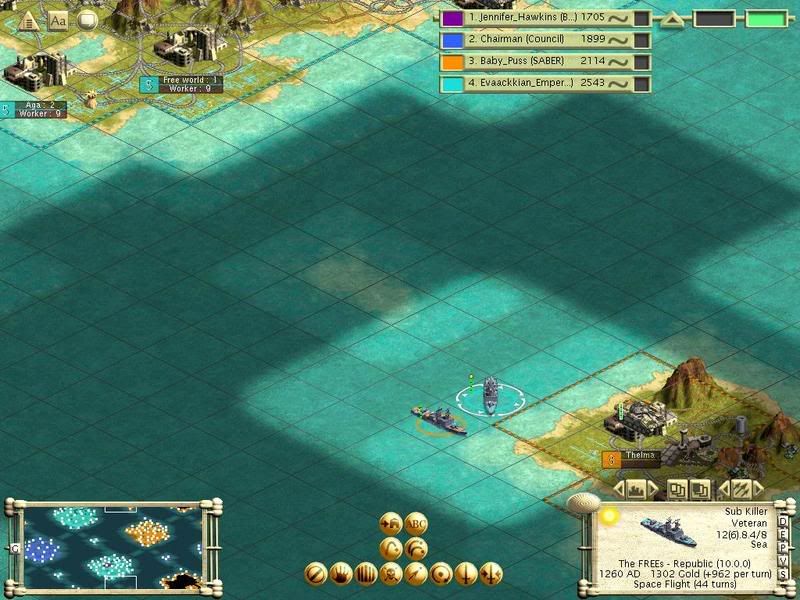The width and height of the screenshot is (800, 600).
Task: Rename the unit with the ABC button
Action: 417,523
